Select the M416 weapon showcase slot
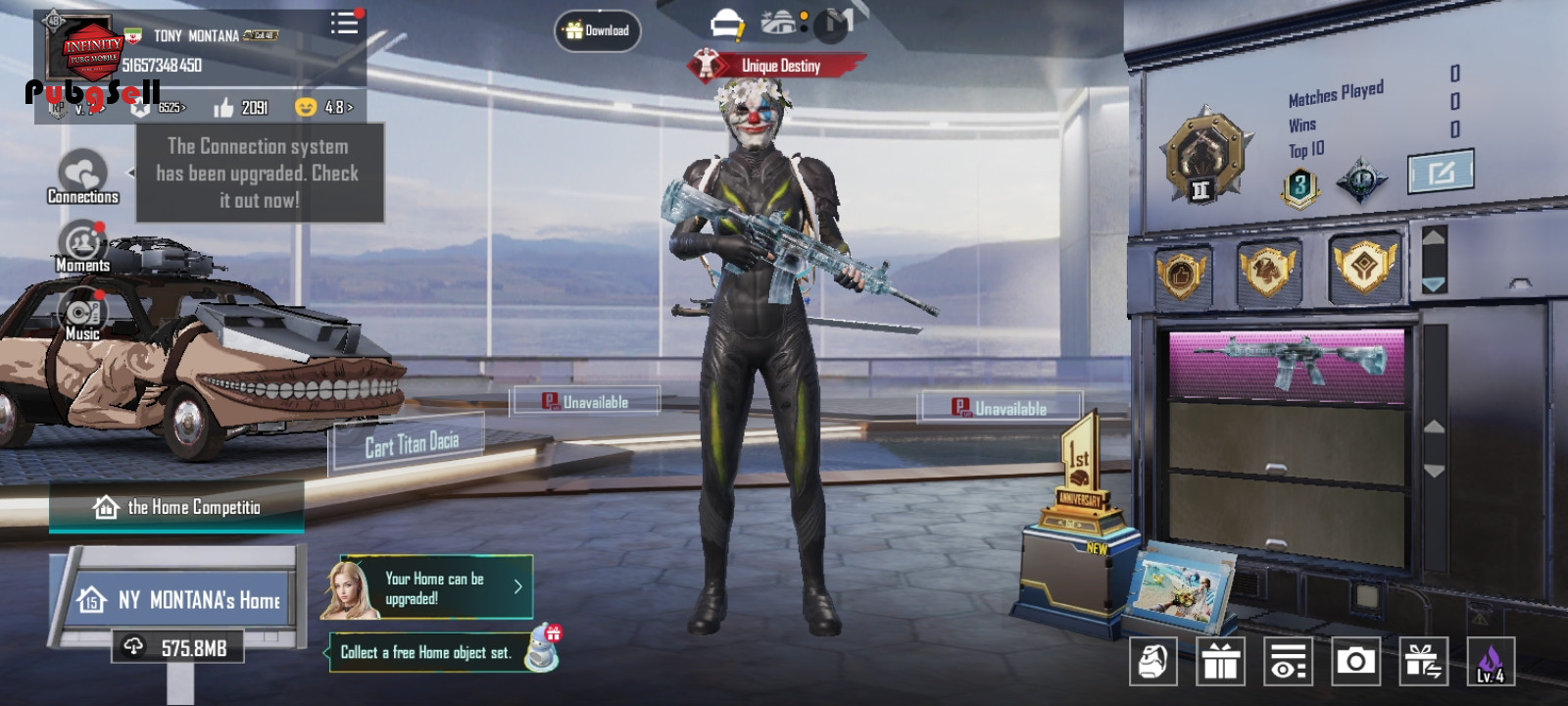1568x706 pixels. pos(1286,365)
